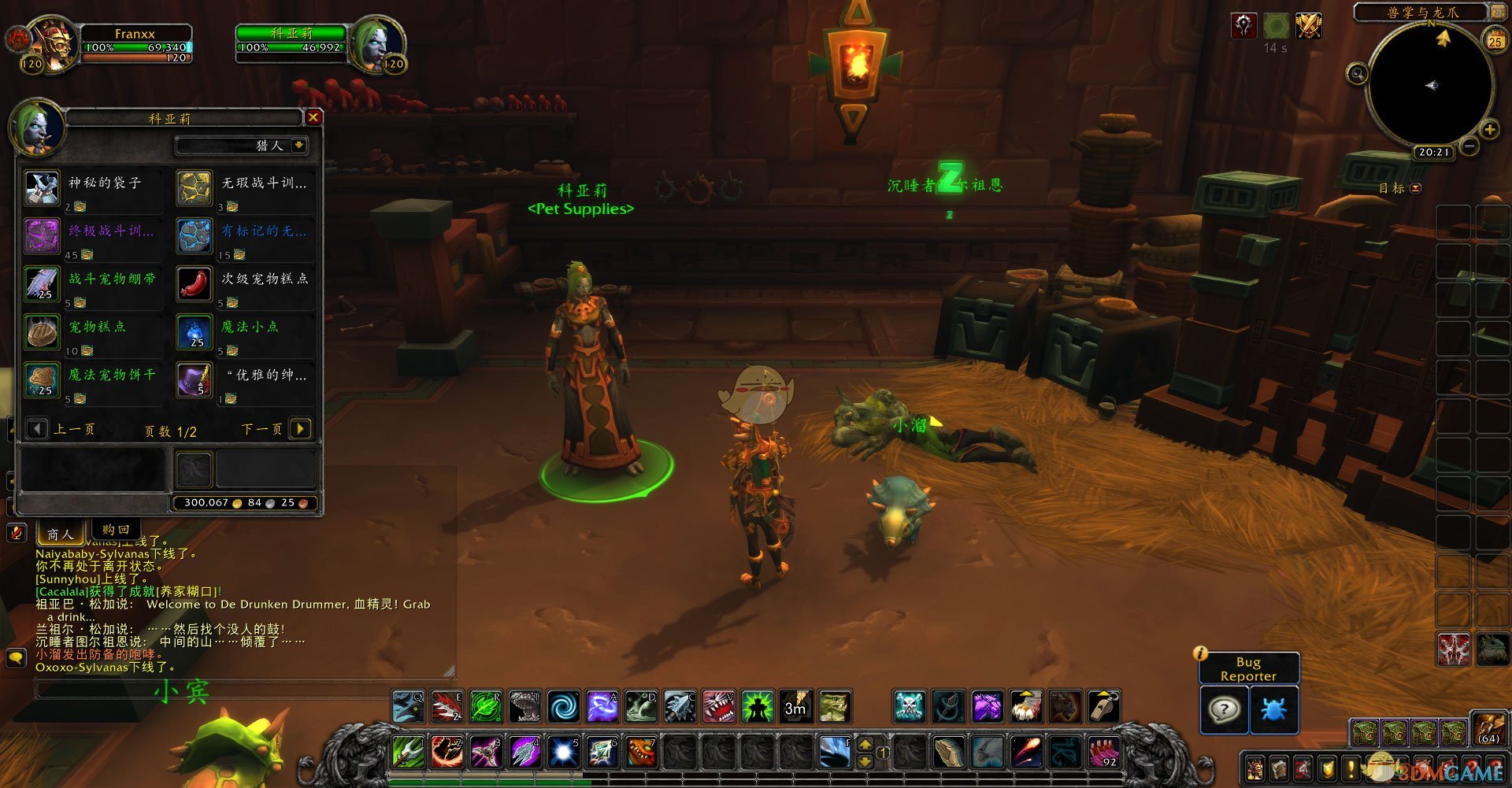Screen dimensions: 1512x788
Task: Pick the 宠物糕点 item
Action: coord(43,332)
